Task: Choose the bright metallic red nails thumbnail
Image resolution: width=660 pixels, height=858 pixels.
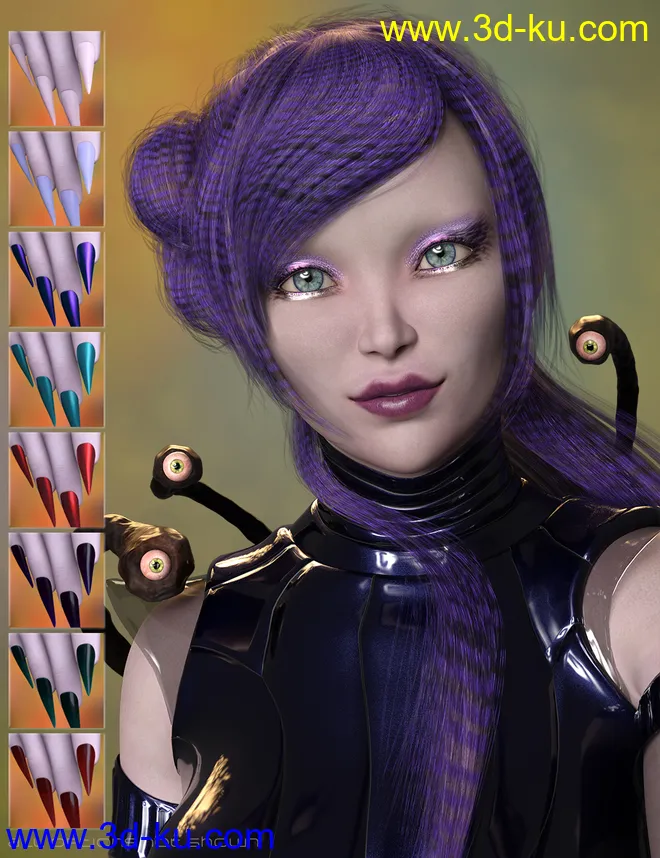Action: (x=56, y=478)
